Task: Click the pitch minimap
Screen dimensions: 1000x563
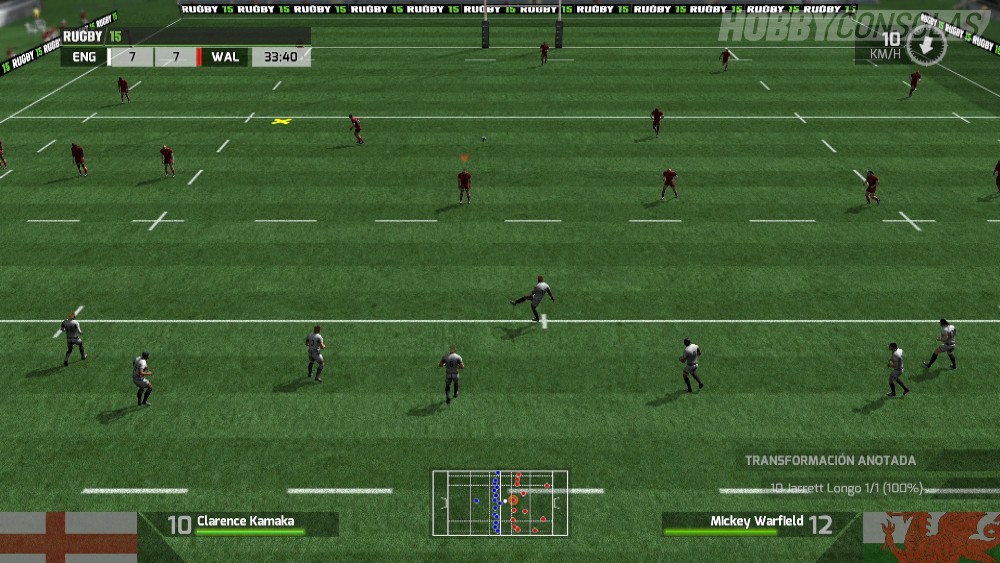Action: (x=500, y=503)
